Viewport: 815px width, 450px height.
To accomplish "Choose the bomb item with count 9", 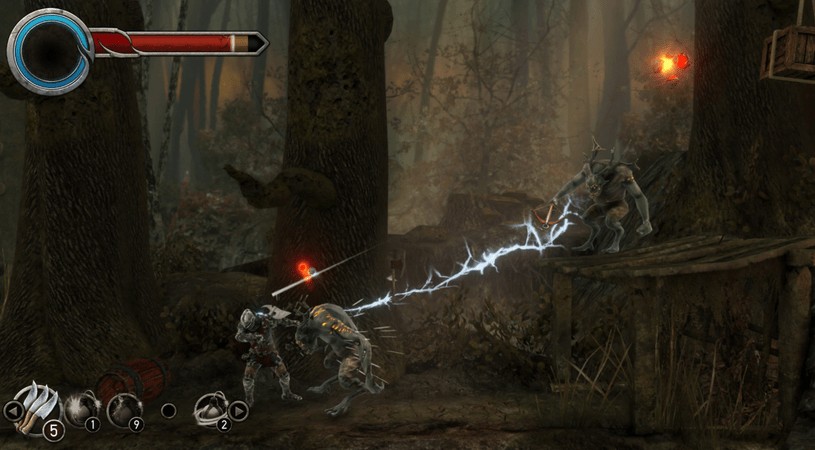I will 124,409.
